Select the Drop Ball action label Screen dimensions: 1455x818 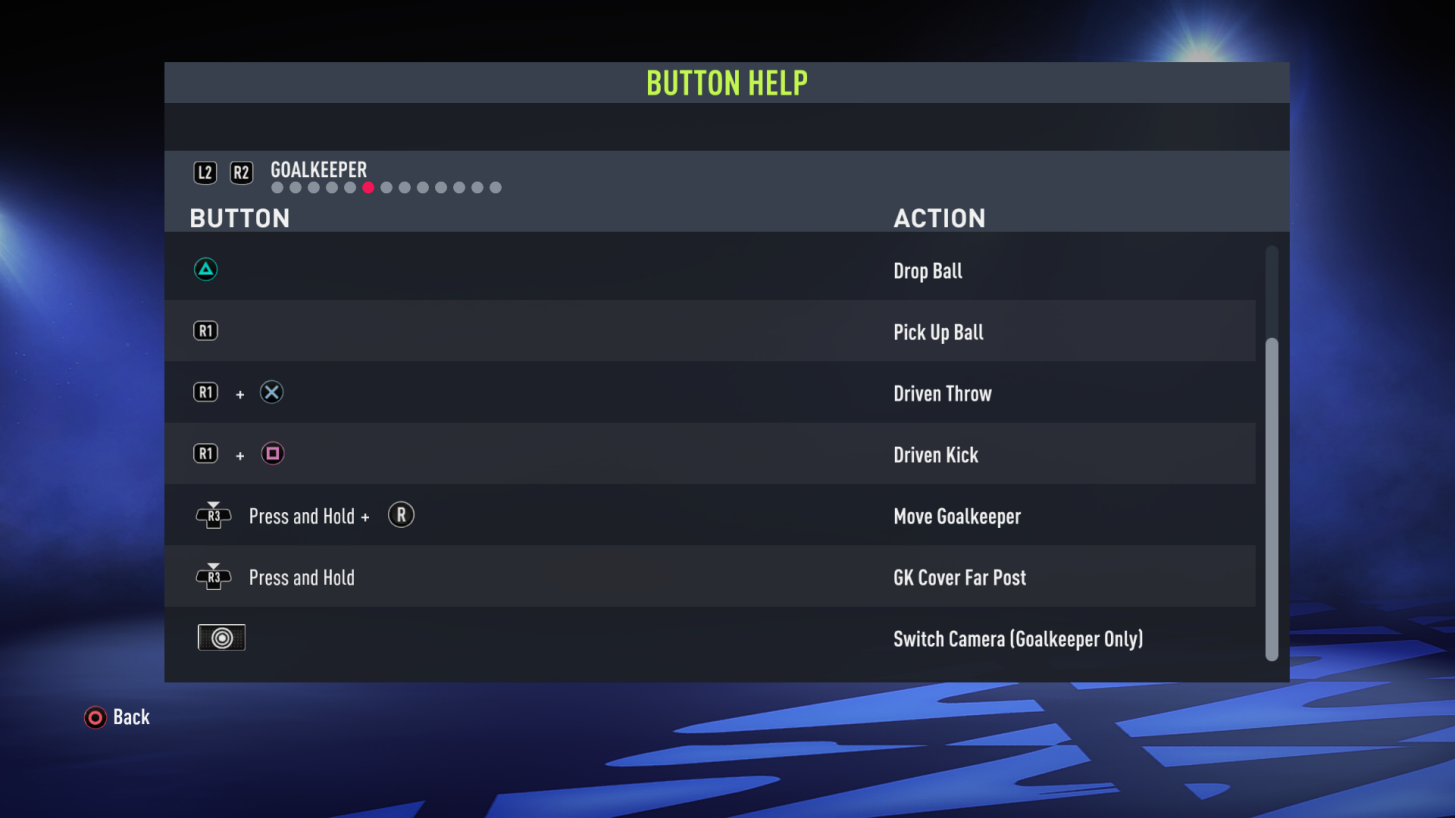tap(928, 270)
